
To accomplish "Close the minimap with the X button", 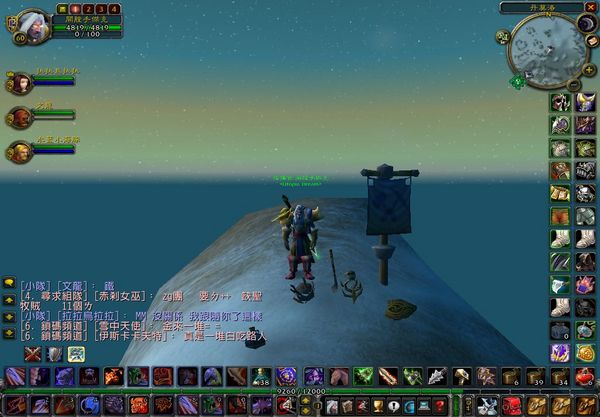I will (x=590, y=9).
